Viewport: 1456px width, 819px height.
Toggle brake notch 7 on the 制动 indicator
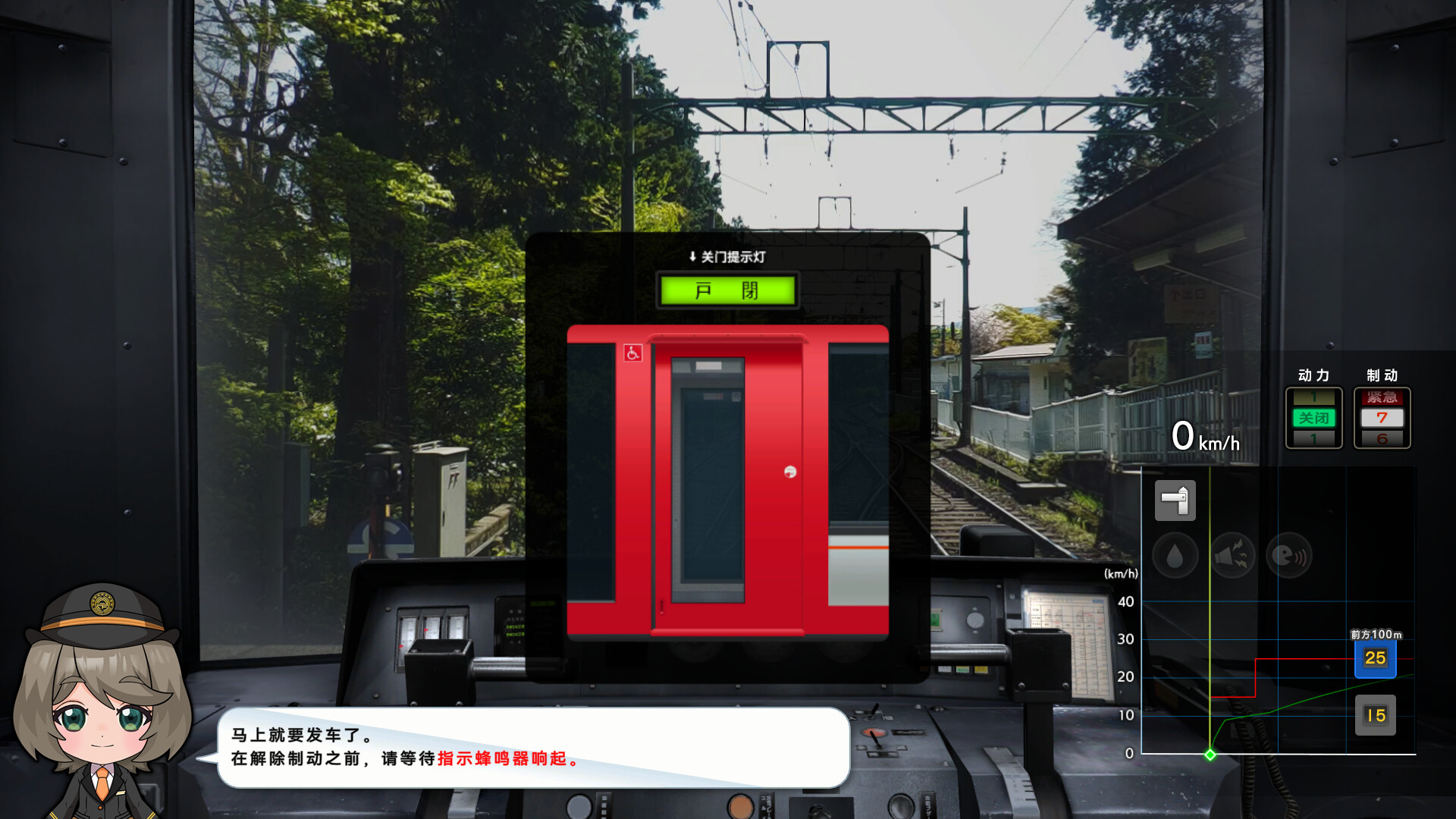point(1382,417)
